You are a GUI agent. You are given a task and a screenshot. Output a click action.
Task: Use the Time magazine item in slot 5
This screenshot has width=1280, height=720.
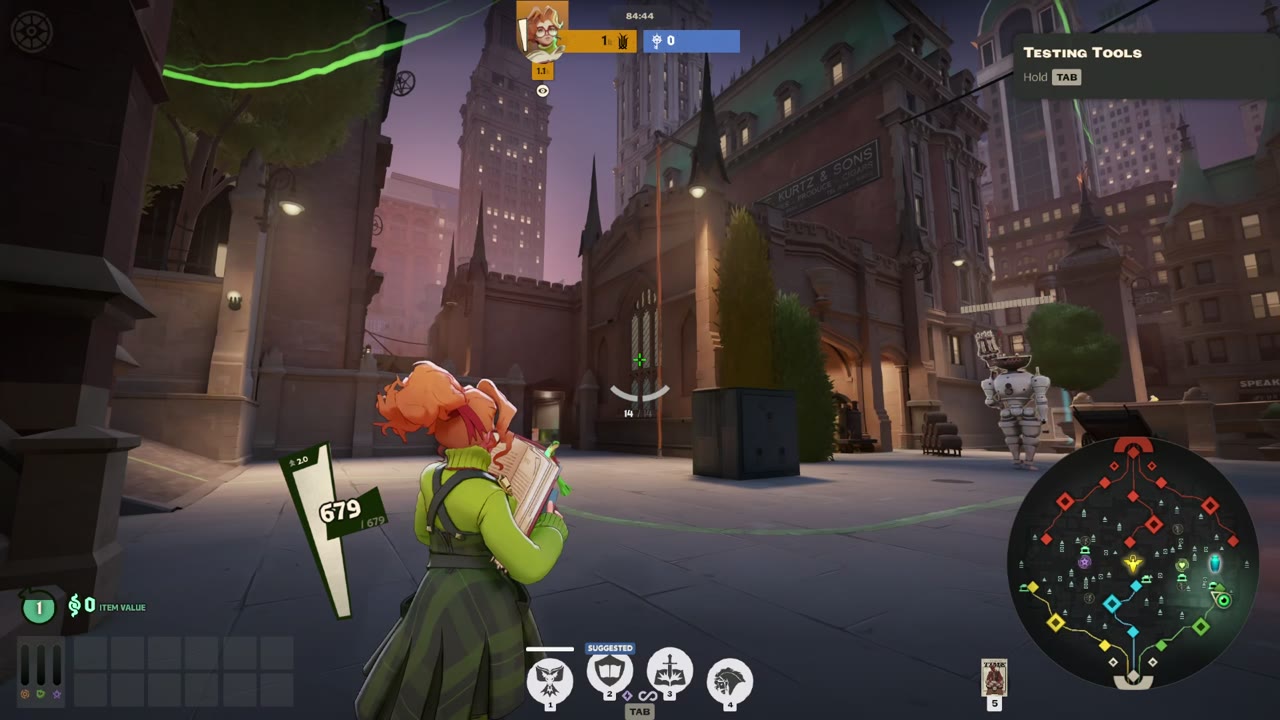coord(994,678)
